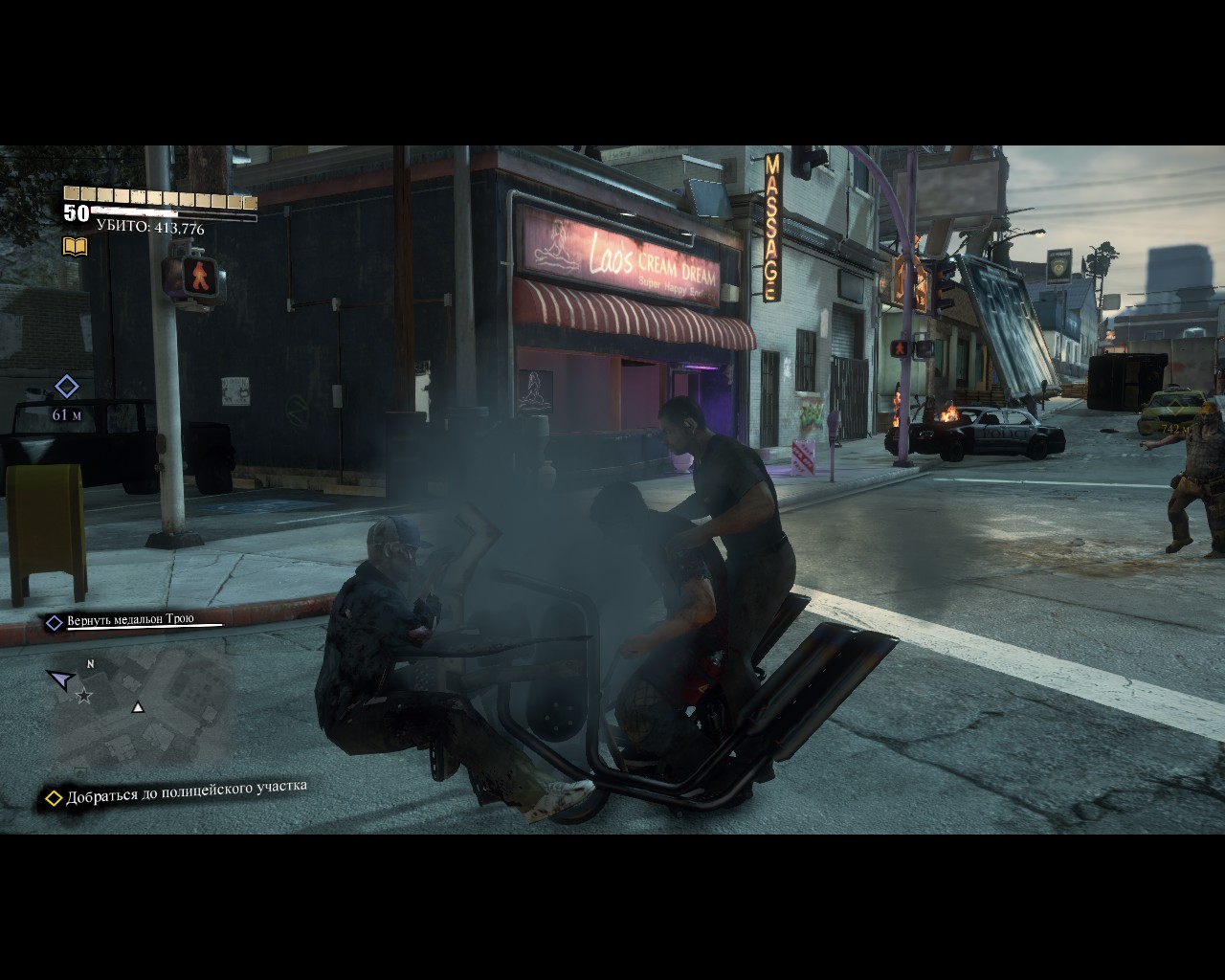This screenshot has height=980, width=1225.
Task: Click the level 50 badge
Action: pos(76,213)
